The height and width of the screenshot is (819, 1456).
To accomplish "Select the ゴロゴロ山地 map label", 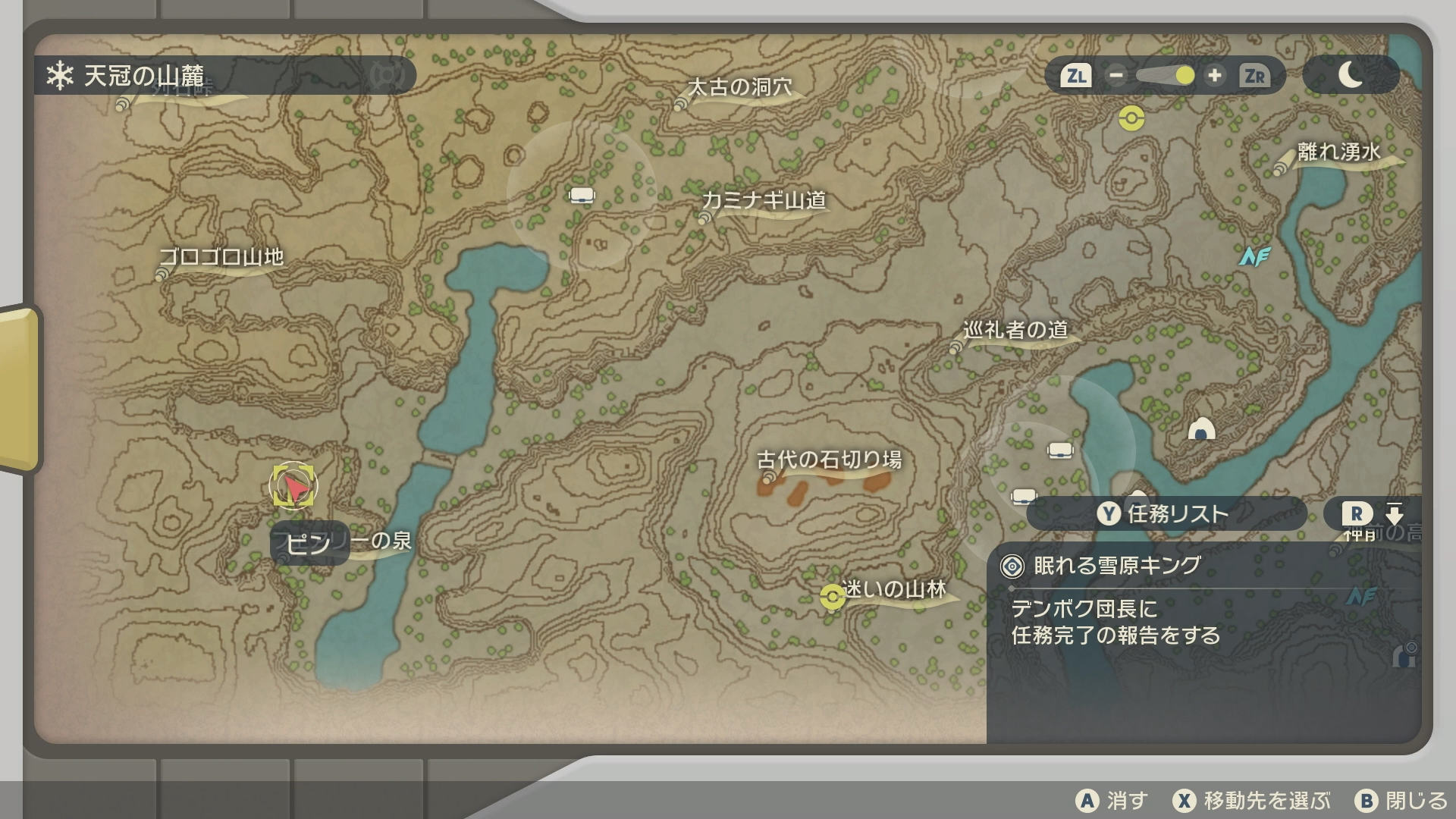I will point(221,257).
